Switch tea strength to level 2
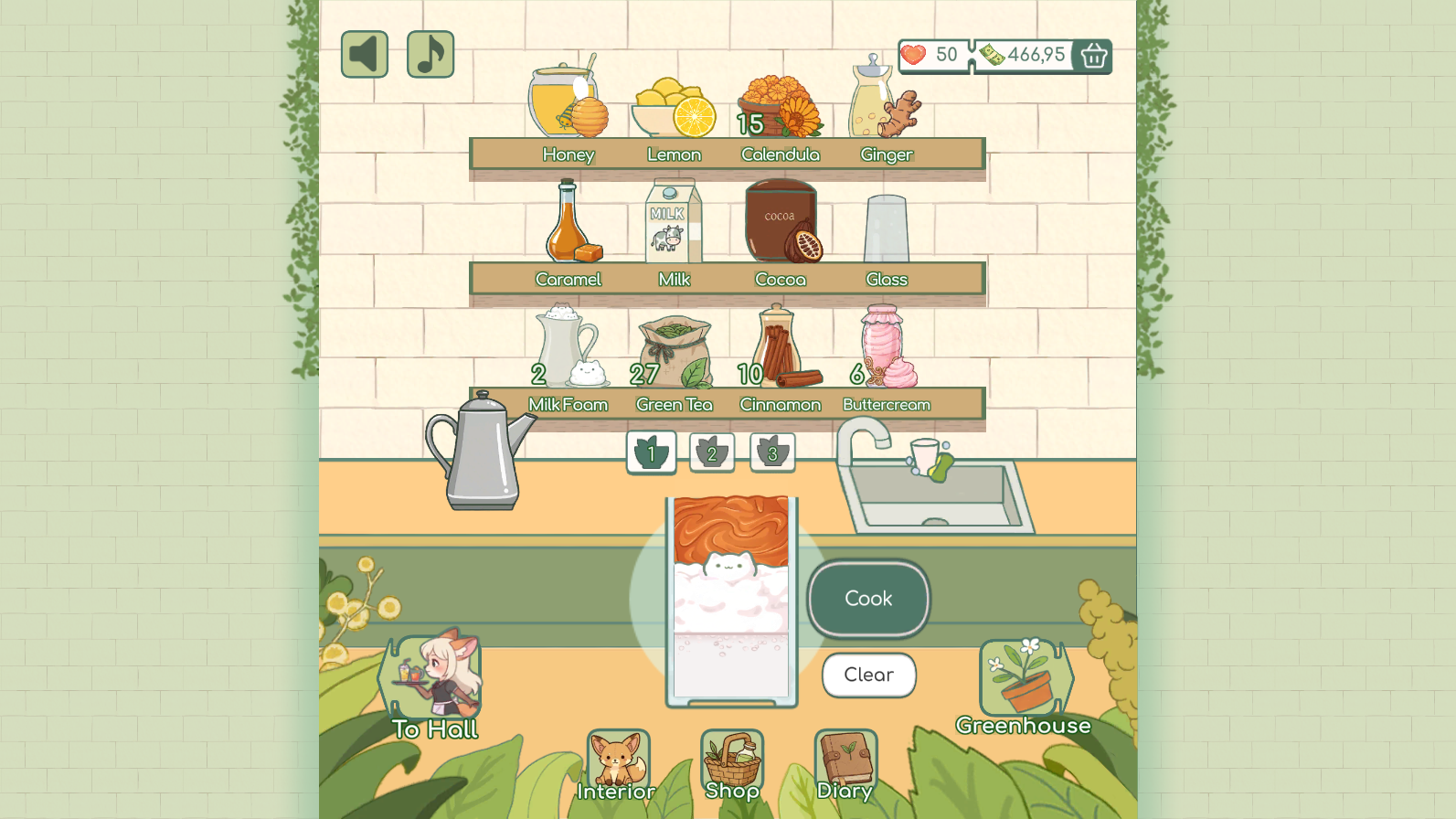 tap(712, 452)
